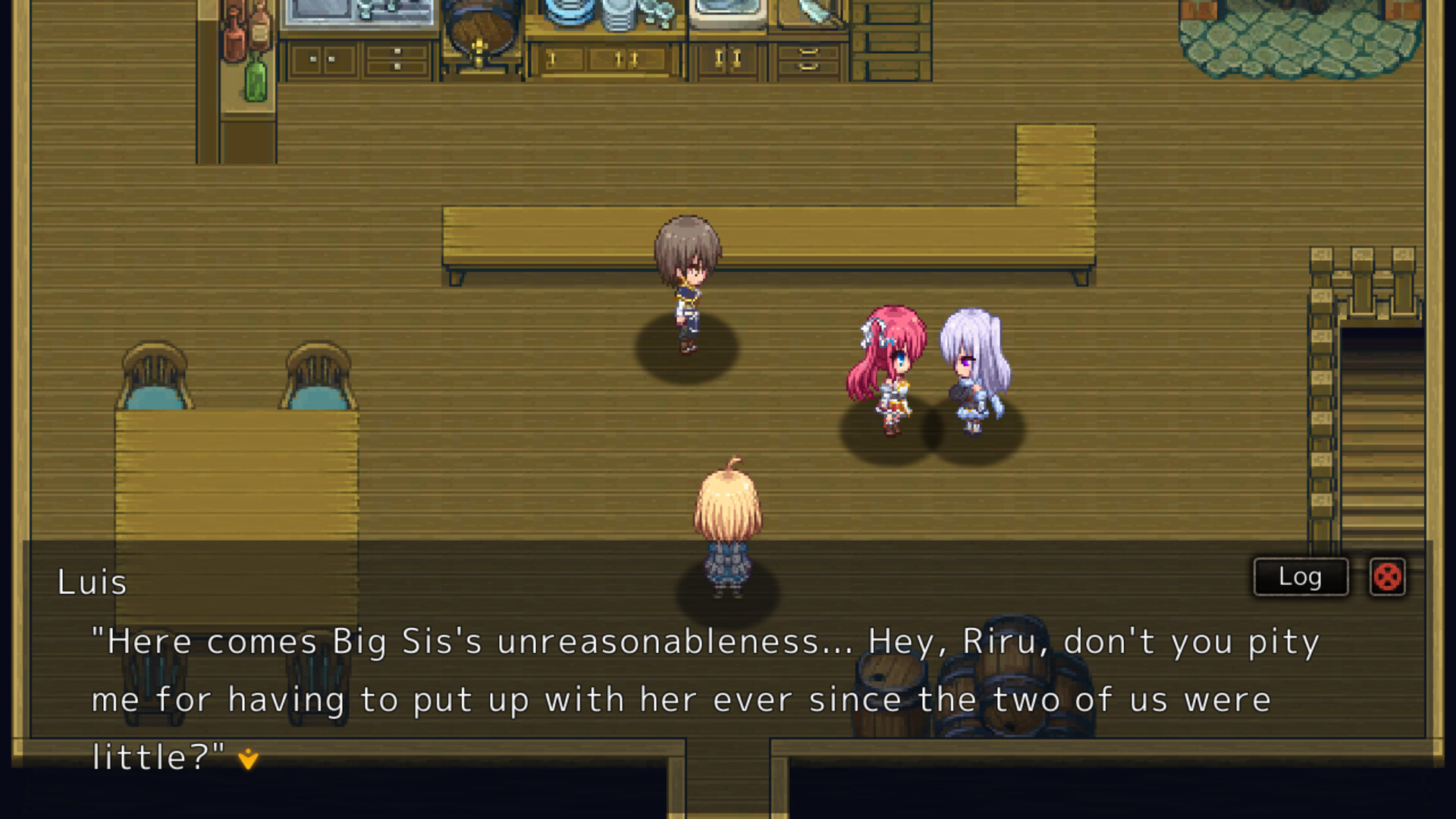
Task: Click the barrel with tap on counter
Action: pyautogui.click(x=482, y=30)
